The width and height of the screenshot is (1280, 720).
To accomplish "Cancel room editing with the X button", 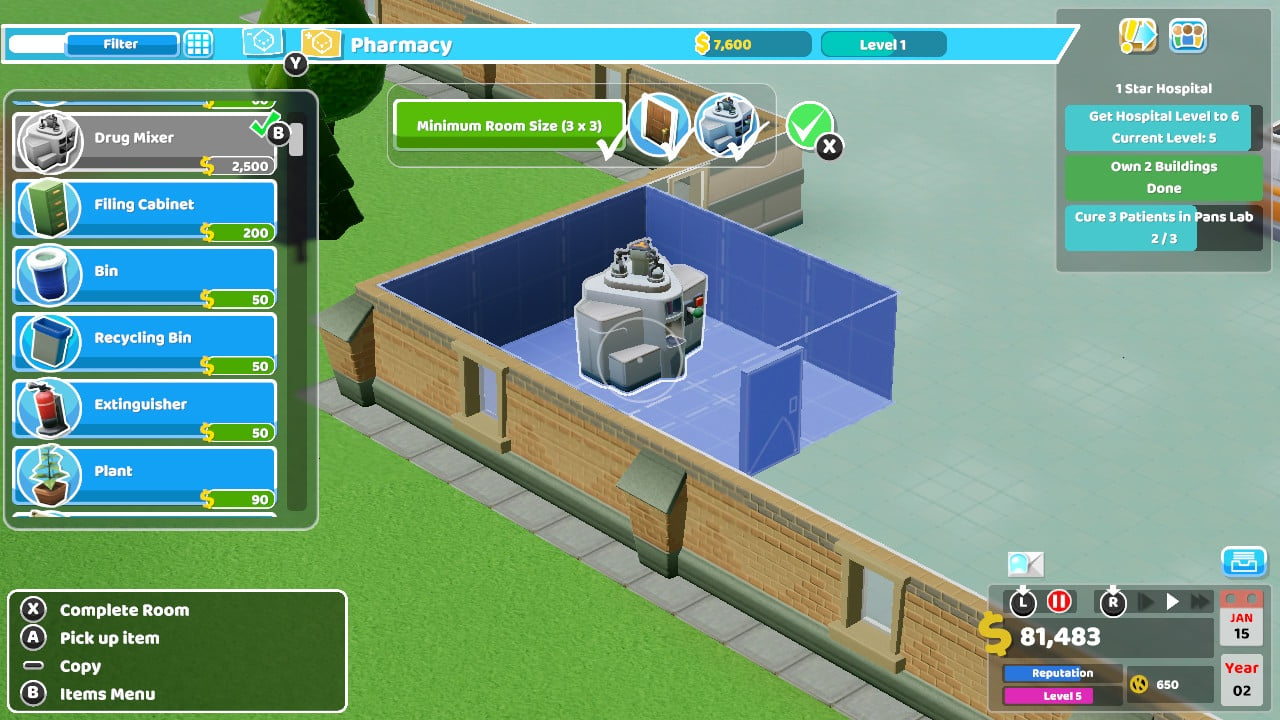I will coord(826,146).
